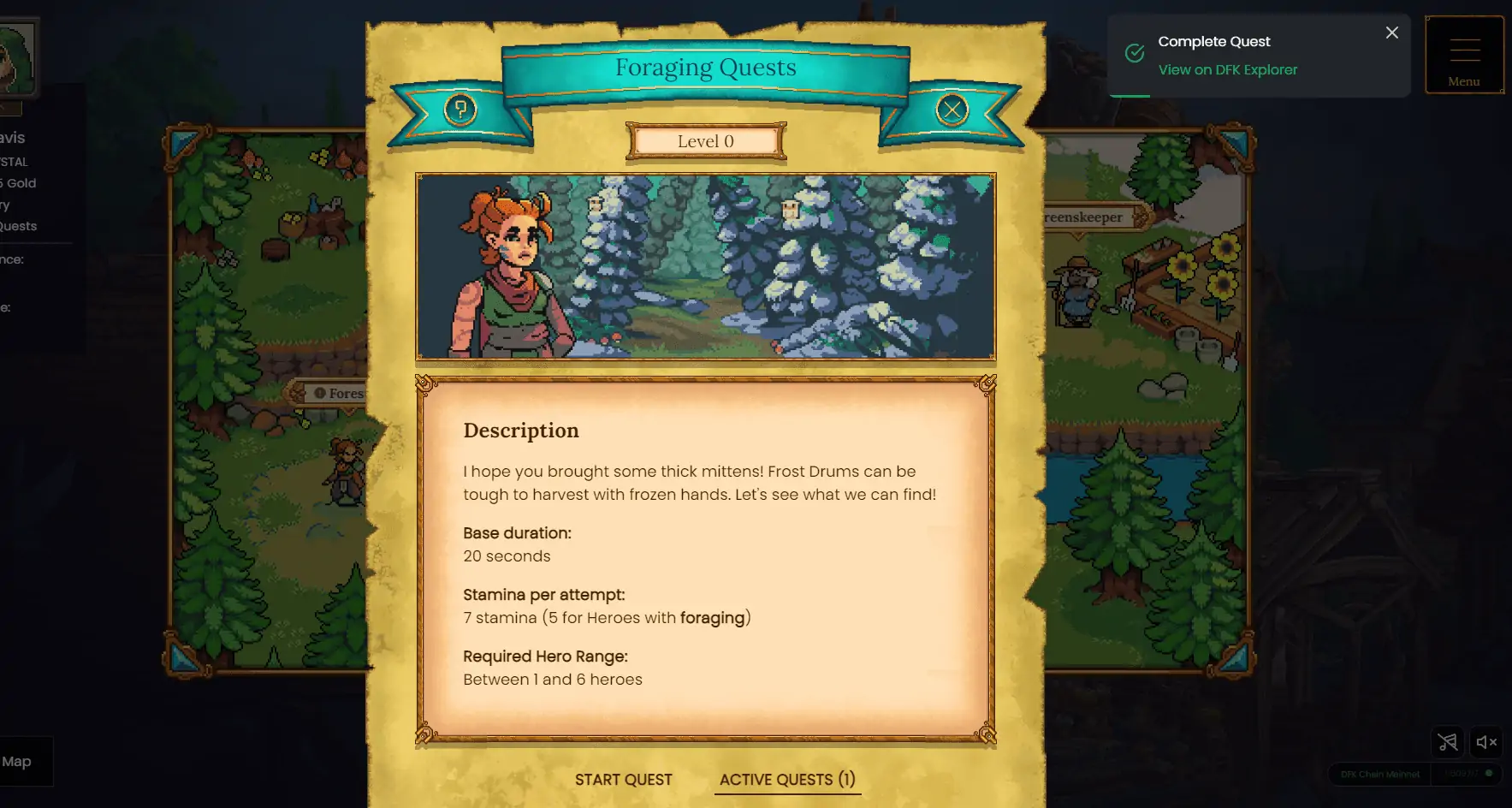This screenshot has width=1512, height=808.
Task: Select Quests in the left sidebar
Action: coord(19,226)
